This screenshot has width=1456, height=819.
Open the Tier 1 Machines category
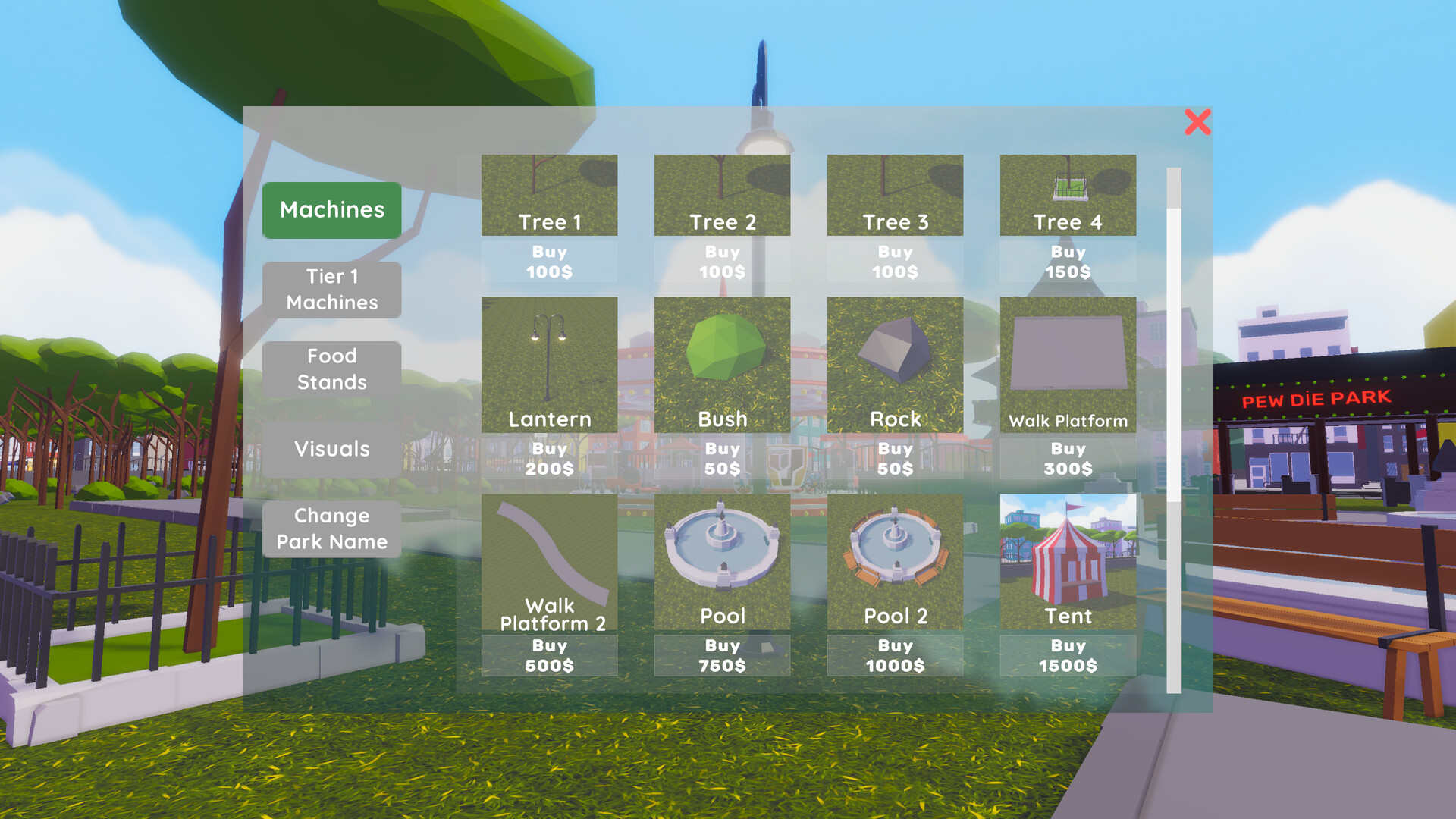pyautogui.click(x=331, y=290)
